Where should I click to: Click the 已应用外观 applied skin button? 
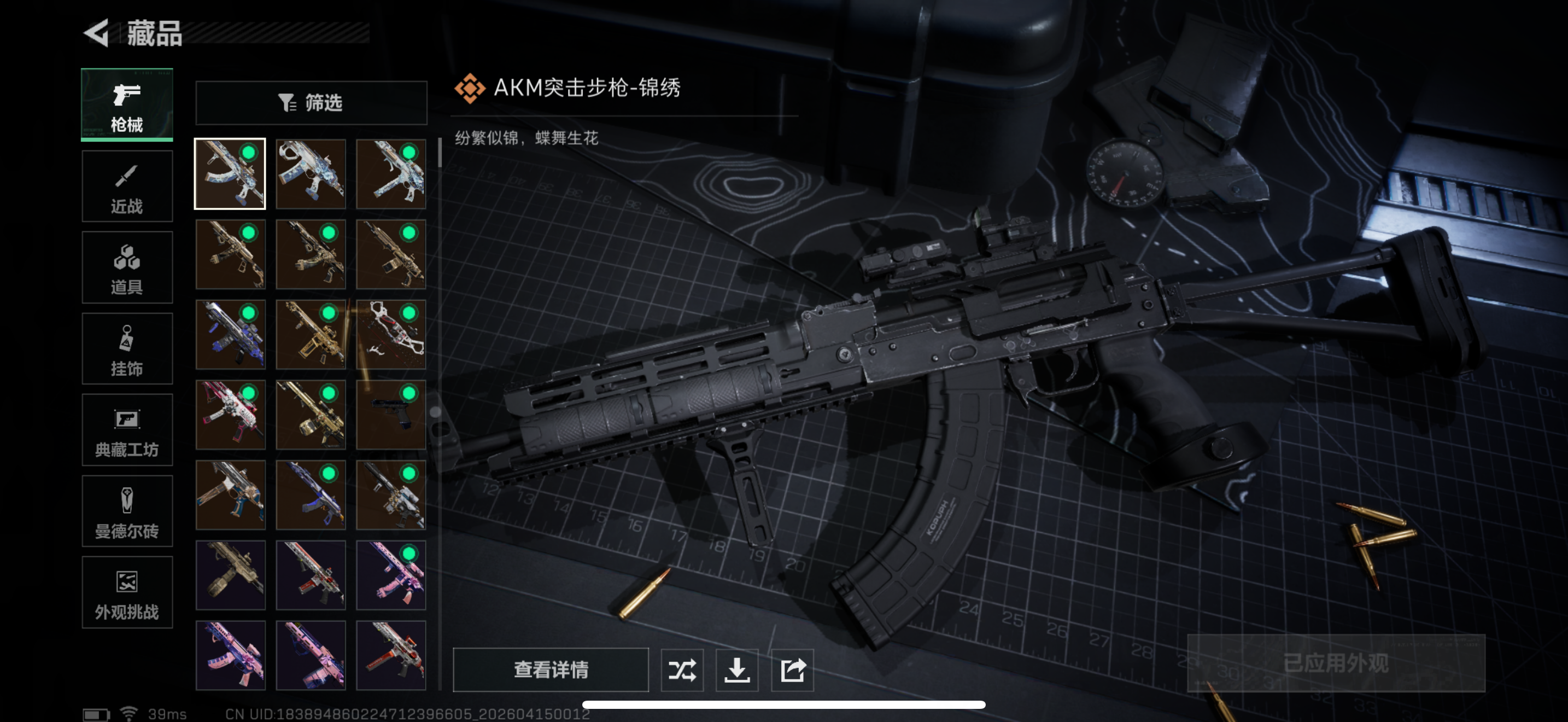coord(1336,663)
